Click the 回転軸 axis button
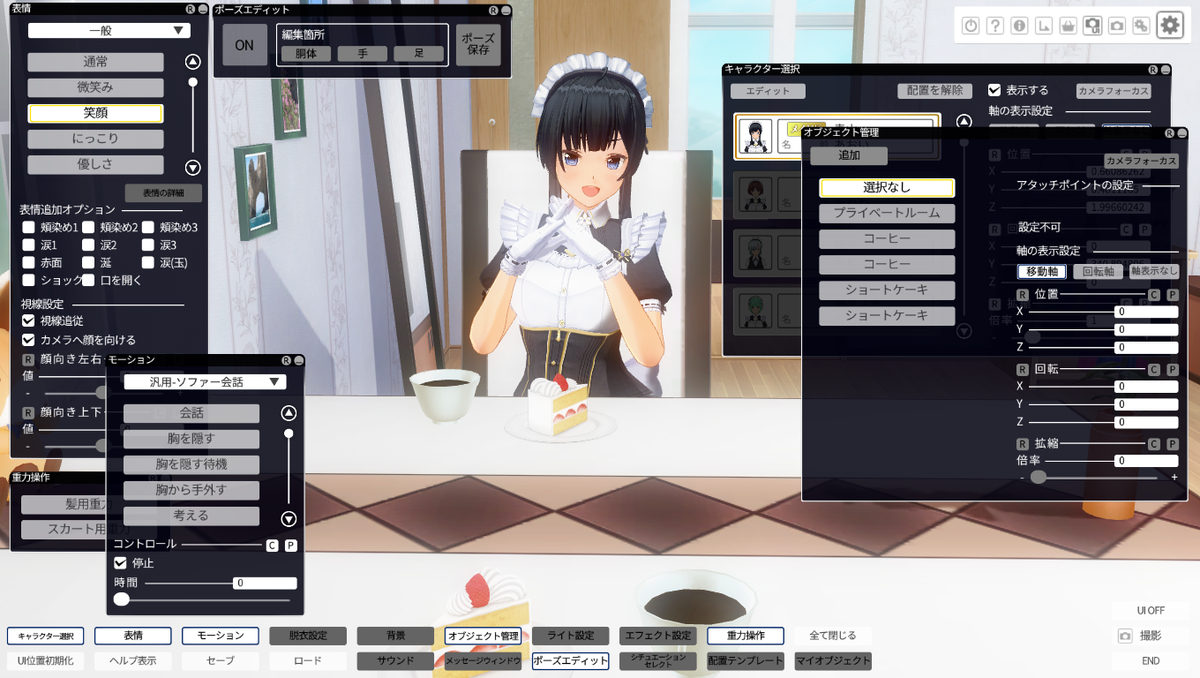The image size is (1200, 678). tap(1097, 271)
